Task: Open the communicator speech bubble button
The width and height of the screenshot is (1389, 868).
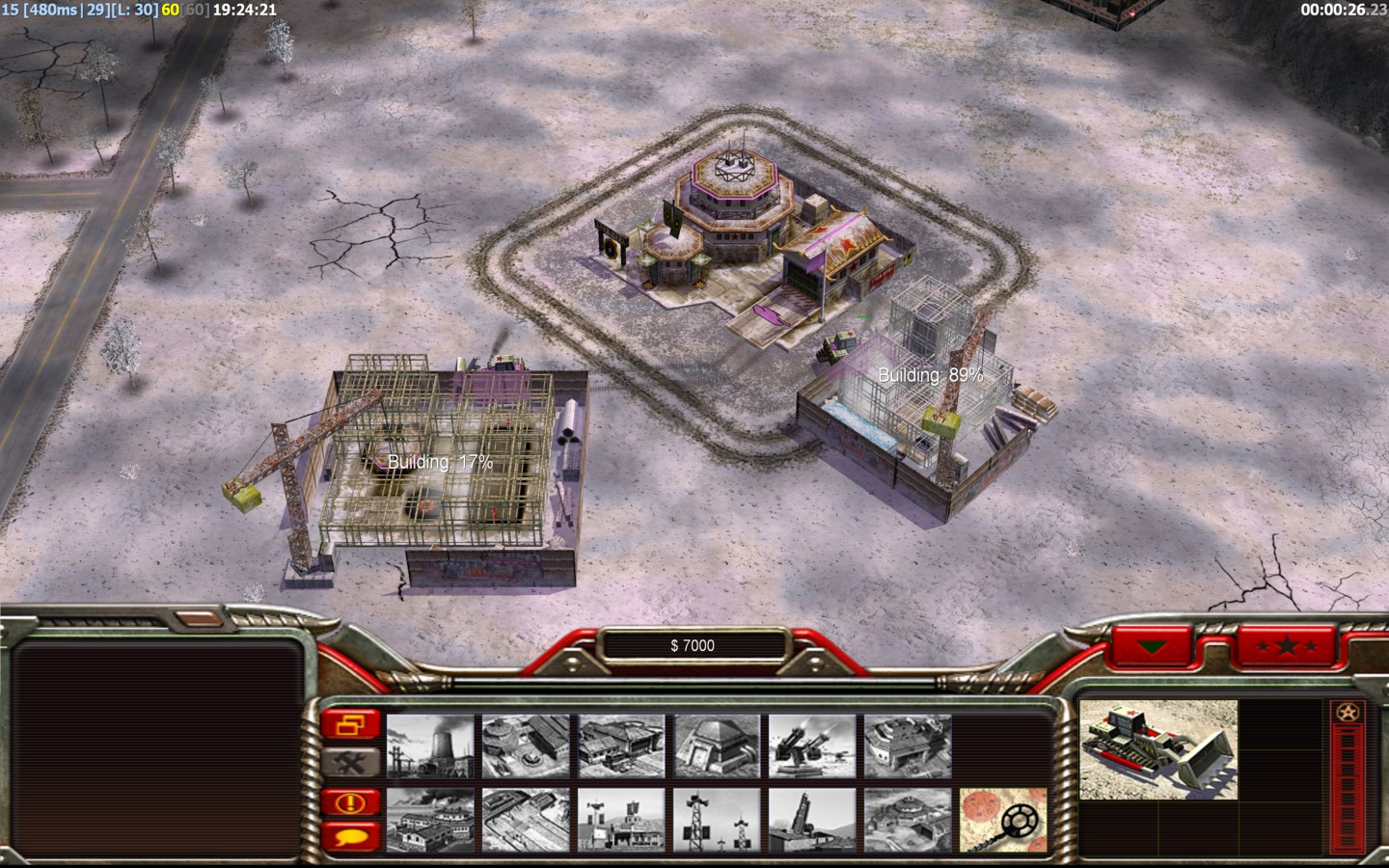Action: [x=351, y=835]
